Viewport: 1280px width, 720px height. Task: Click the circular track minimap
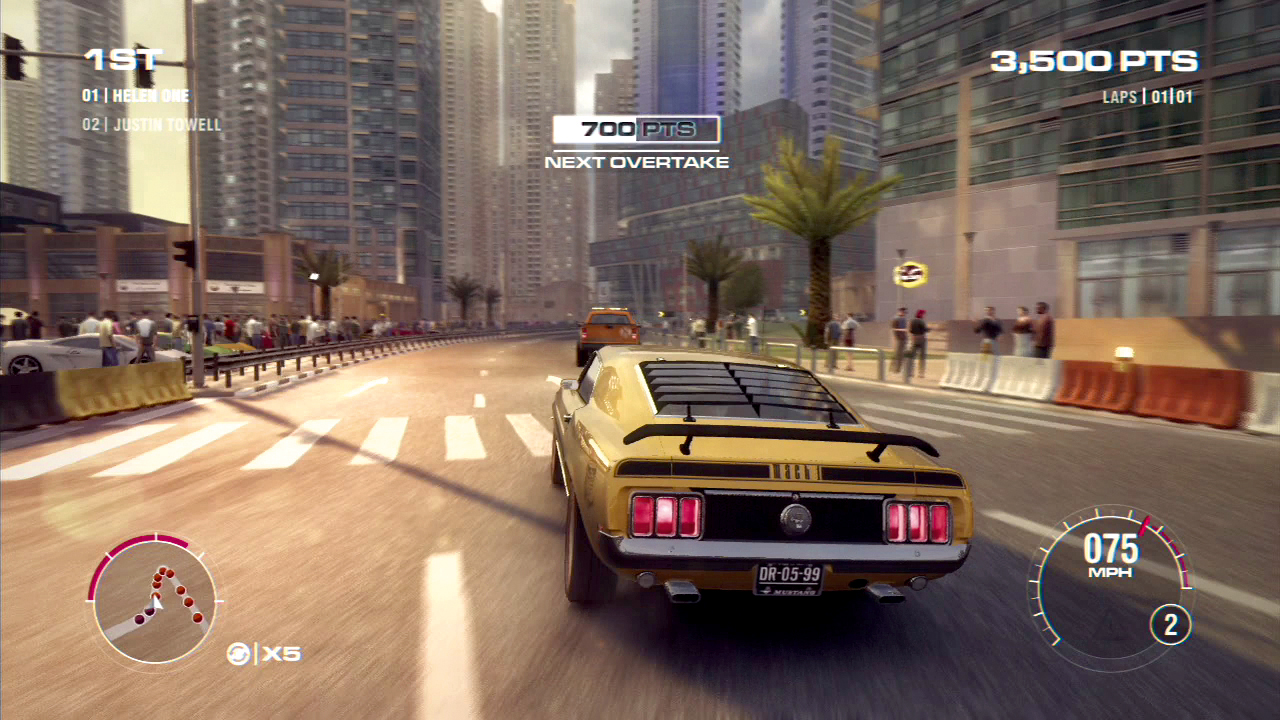[x=154, y=599]
